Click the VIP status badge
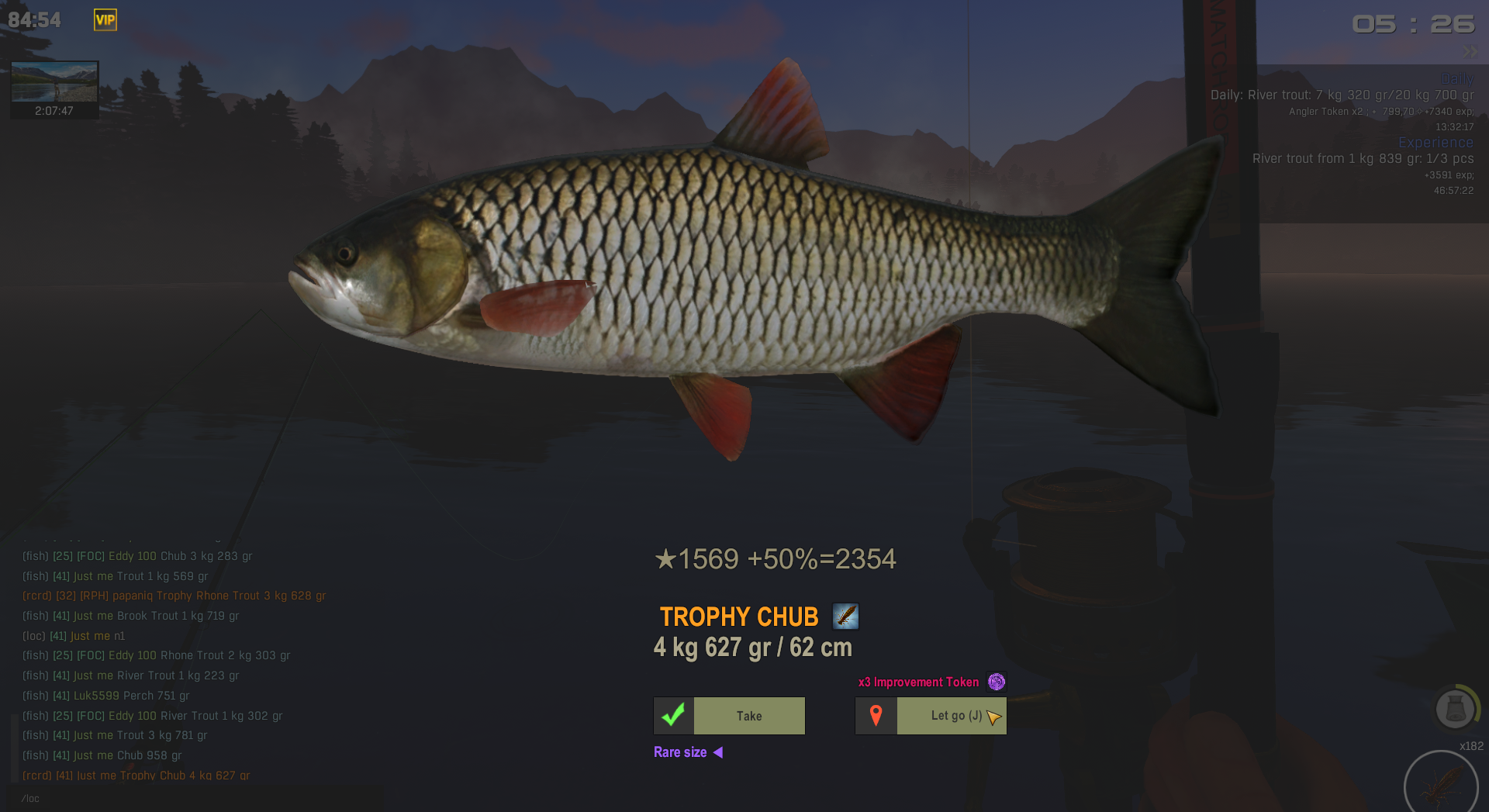Image resolution: width=1489 pixels, height=812 pixels. point(105,20)
